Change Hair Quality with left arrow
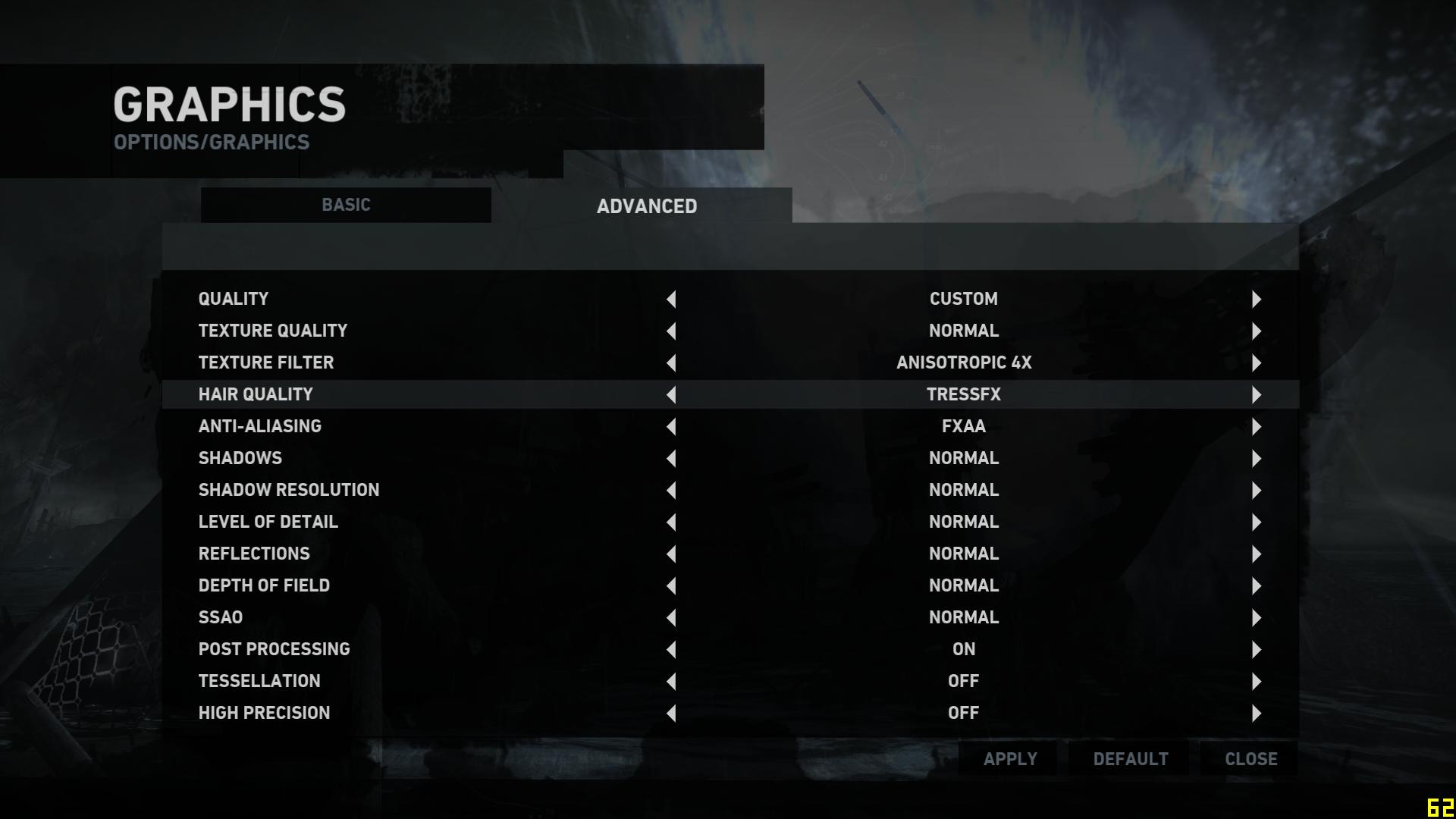 [x=671, y=395]
